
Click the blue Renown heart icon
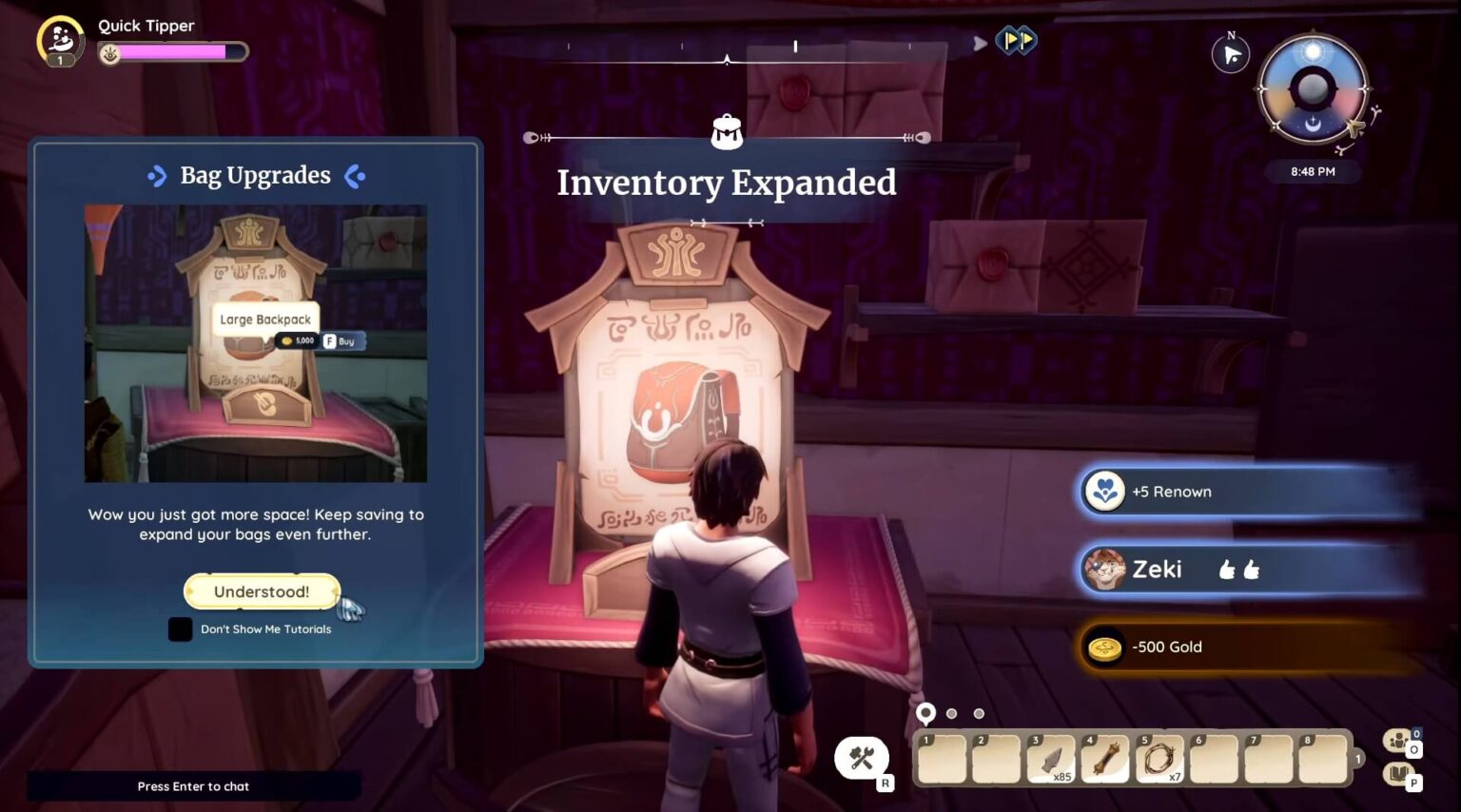tap(1105, 492)
